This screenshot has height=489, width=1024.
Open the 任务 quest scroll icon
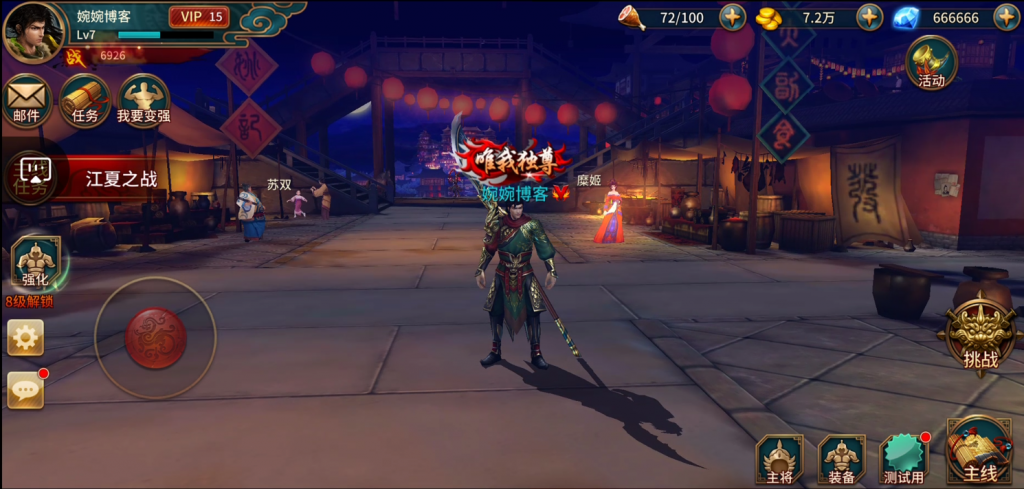point(85,100)
